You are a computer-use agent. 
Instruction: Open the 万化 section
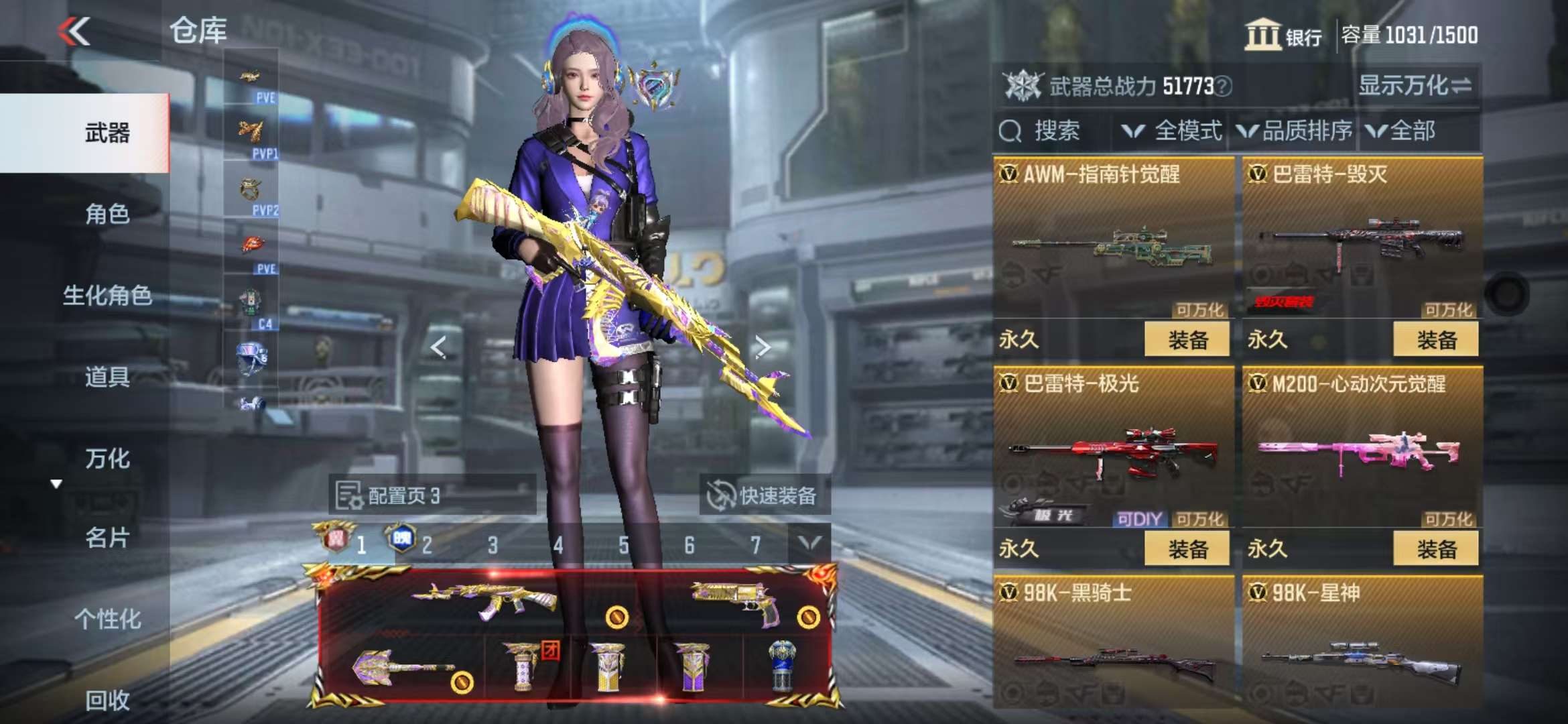click(x=107, y=459)
